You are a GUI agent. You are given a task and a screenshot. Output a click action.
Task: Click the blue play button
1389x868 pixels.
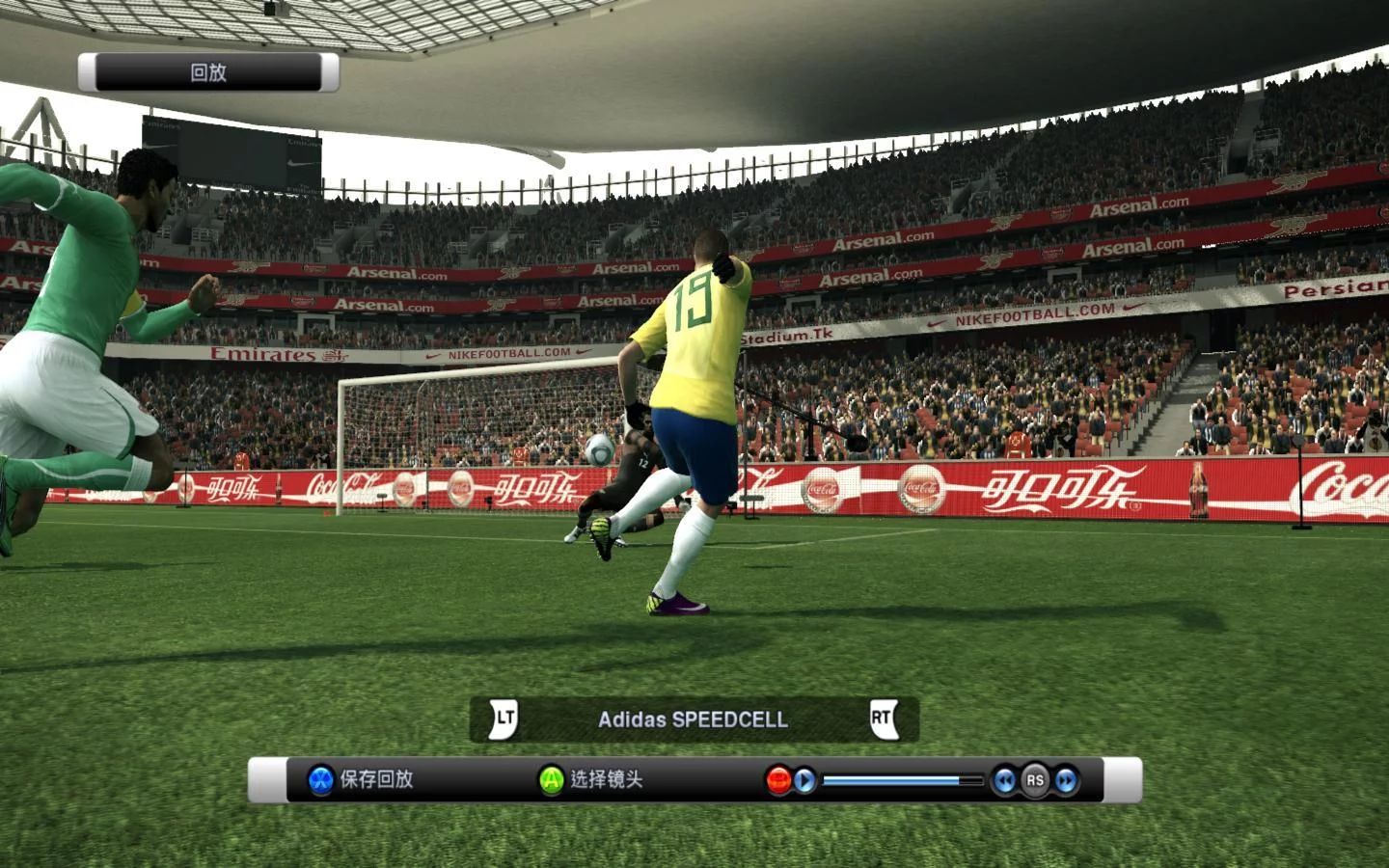coord(804,780)
